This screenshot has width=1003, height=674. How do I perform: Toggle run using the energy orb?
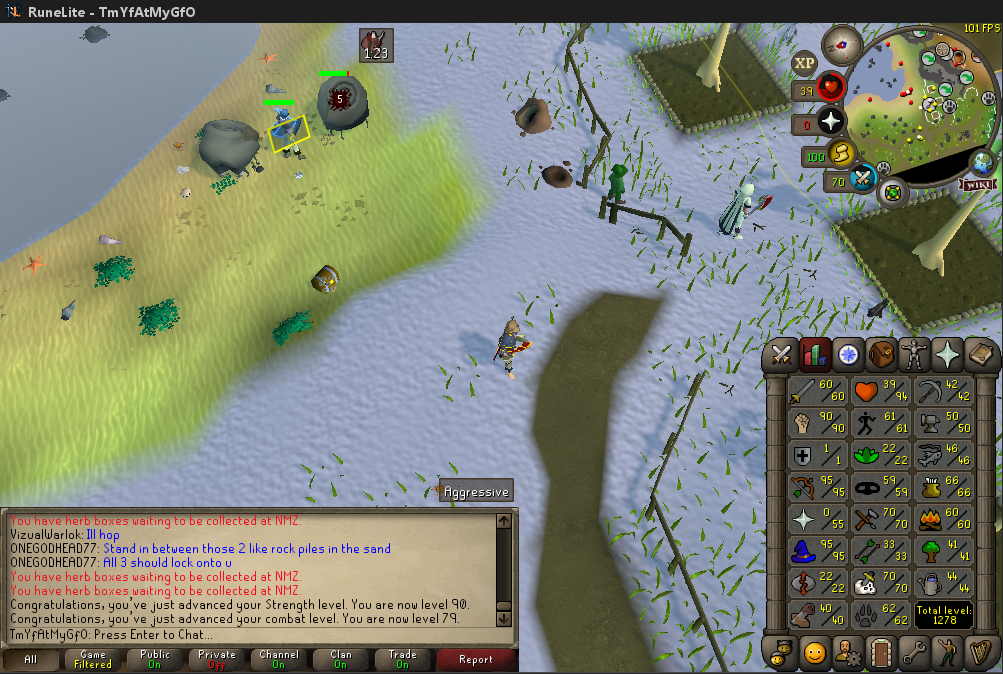843,154
